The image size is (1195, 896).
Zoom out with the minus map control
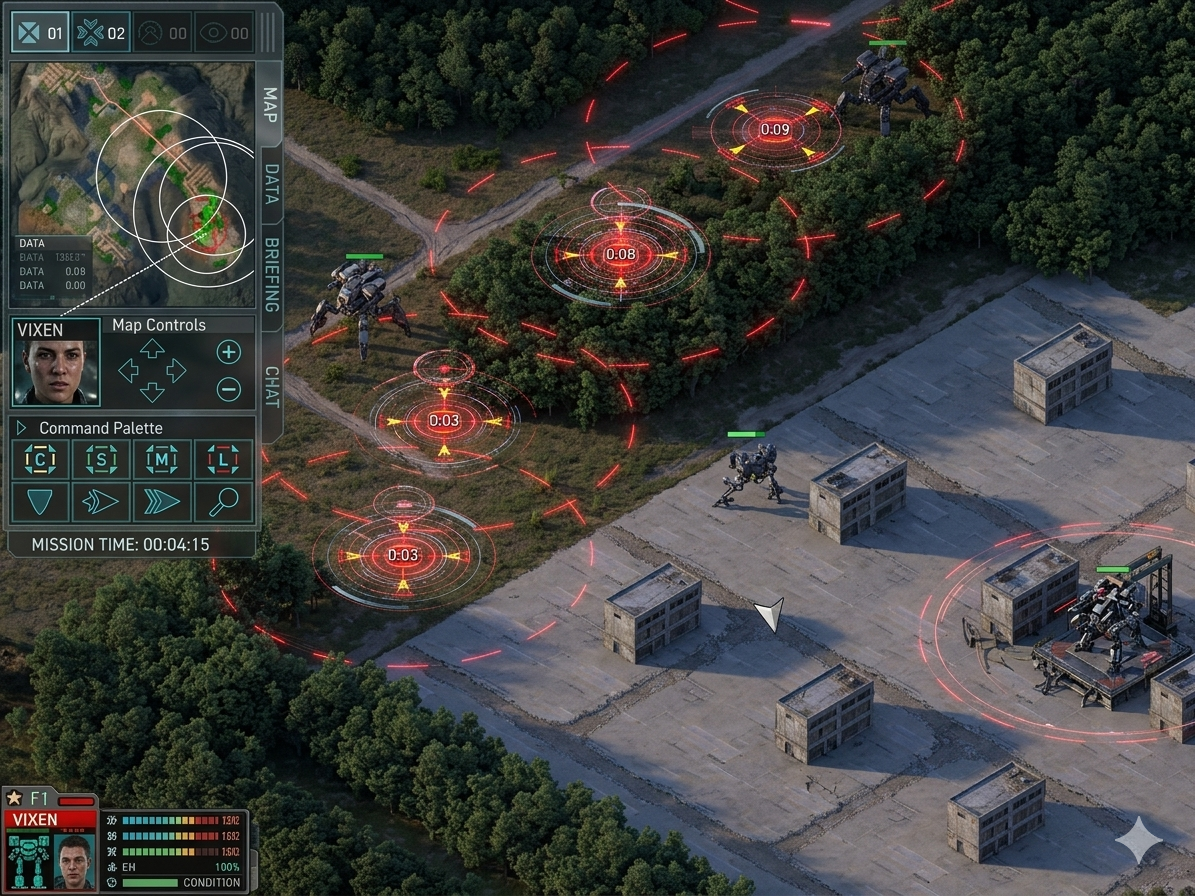click(229, 389)
